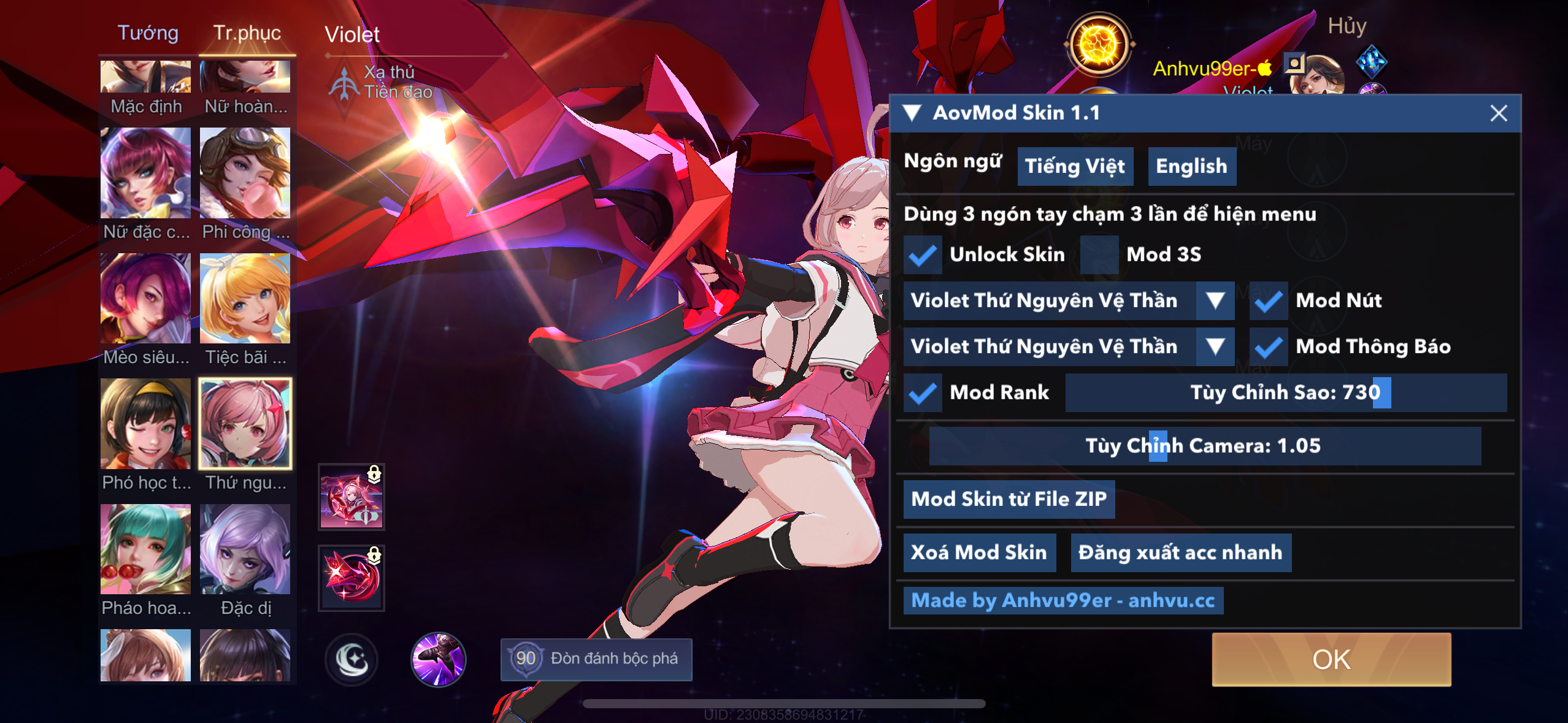Click Xoá Mod Skin

click(x=979, y=552)
